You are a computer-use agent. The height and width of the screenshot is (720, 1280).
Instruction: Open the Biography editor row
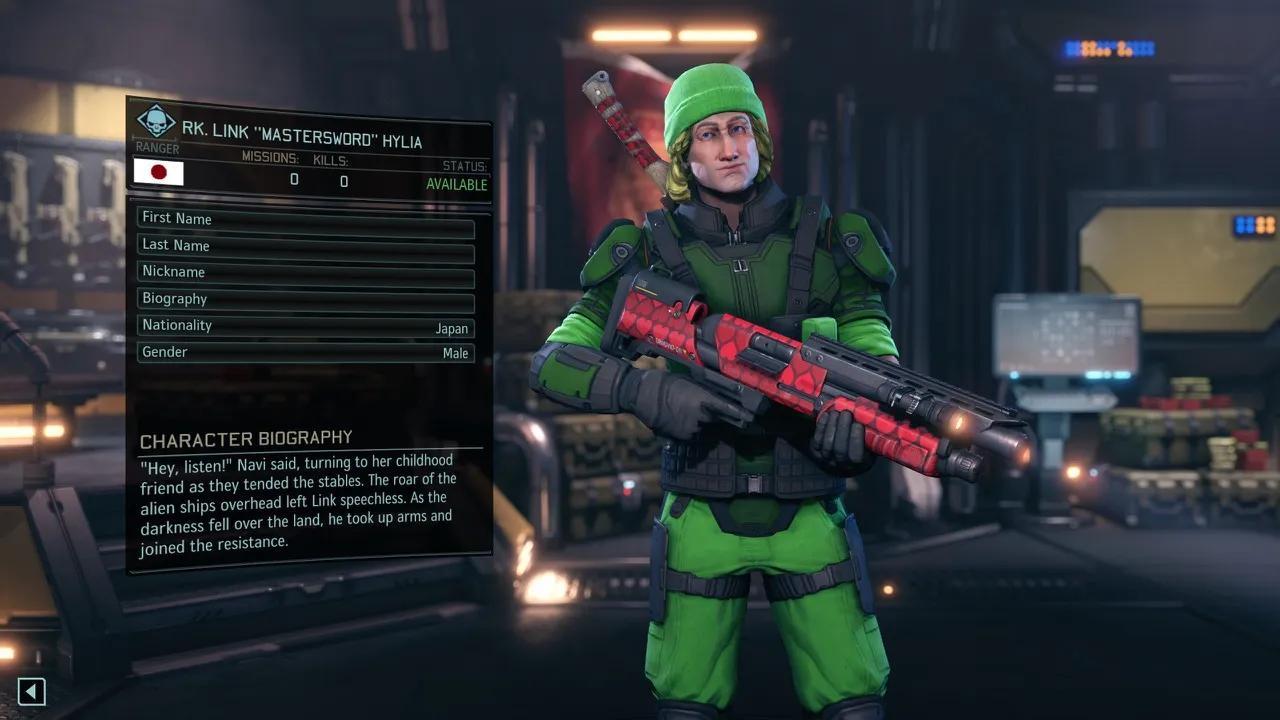tap(305, 299)
